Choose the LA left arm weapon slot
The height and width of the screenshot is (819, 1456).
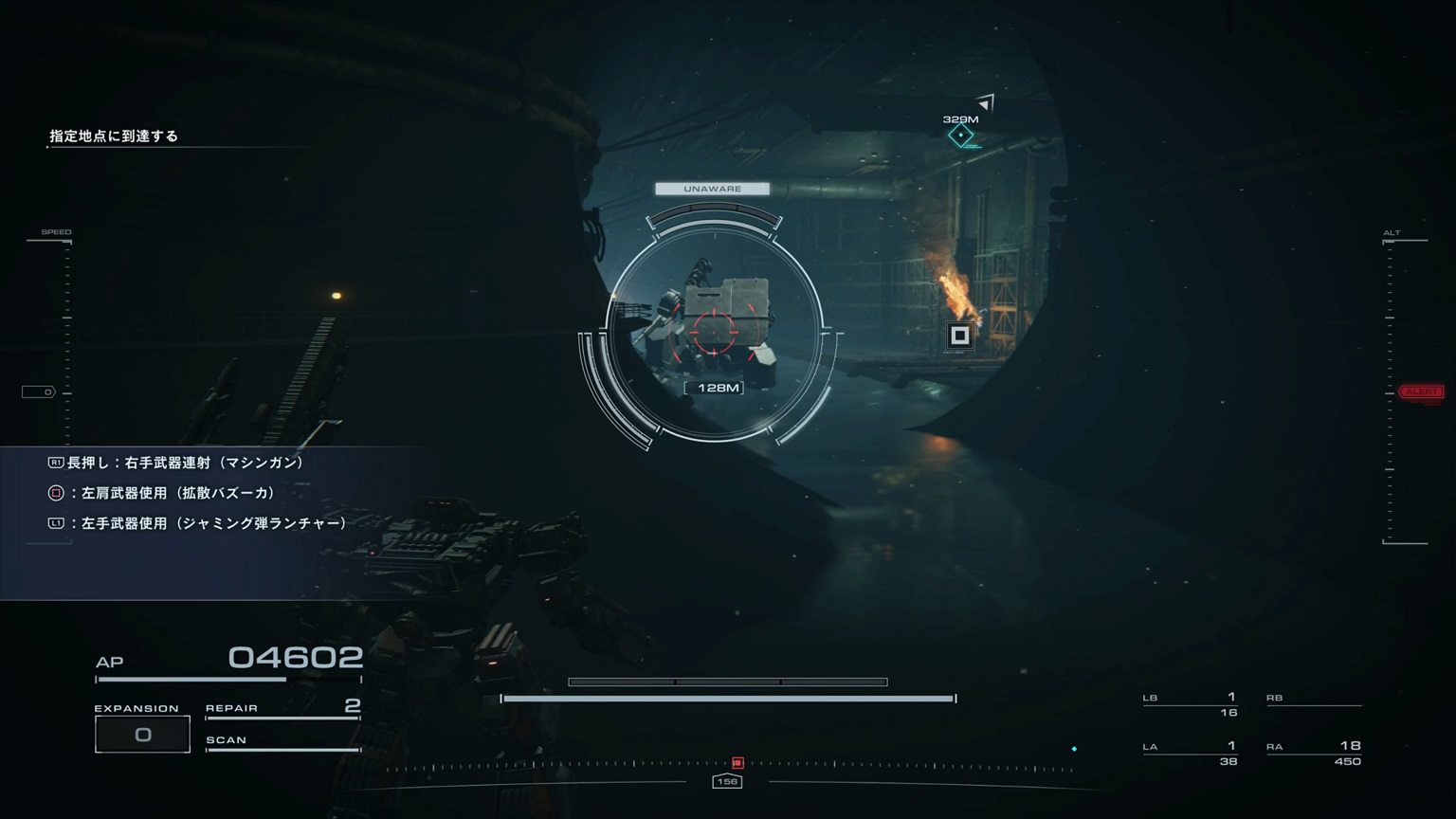[1191, 753]
